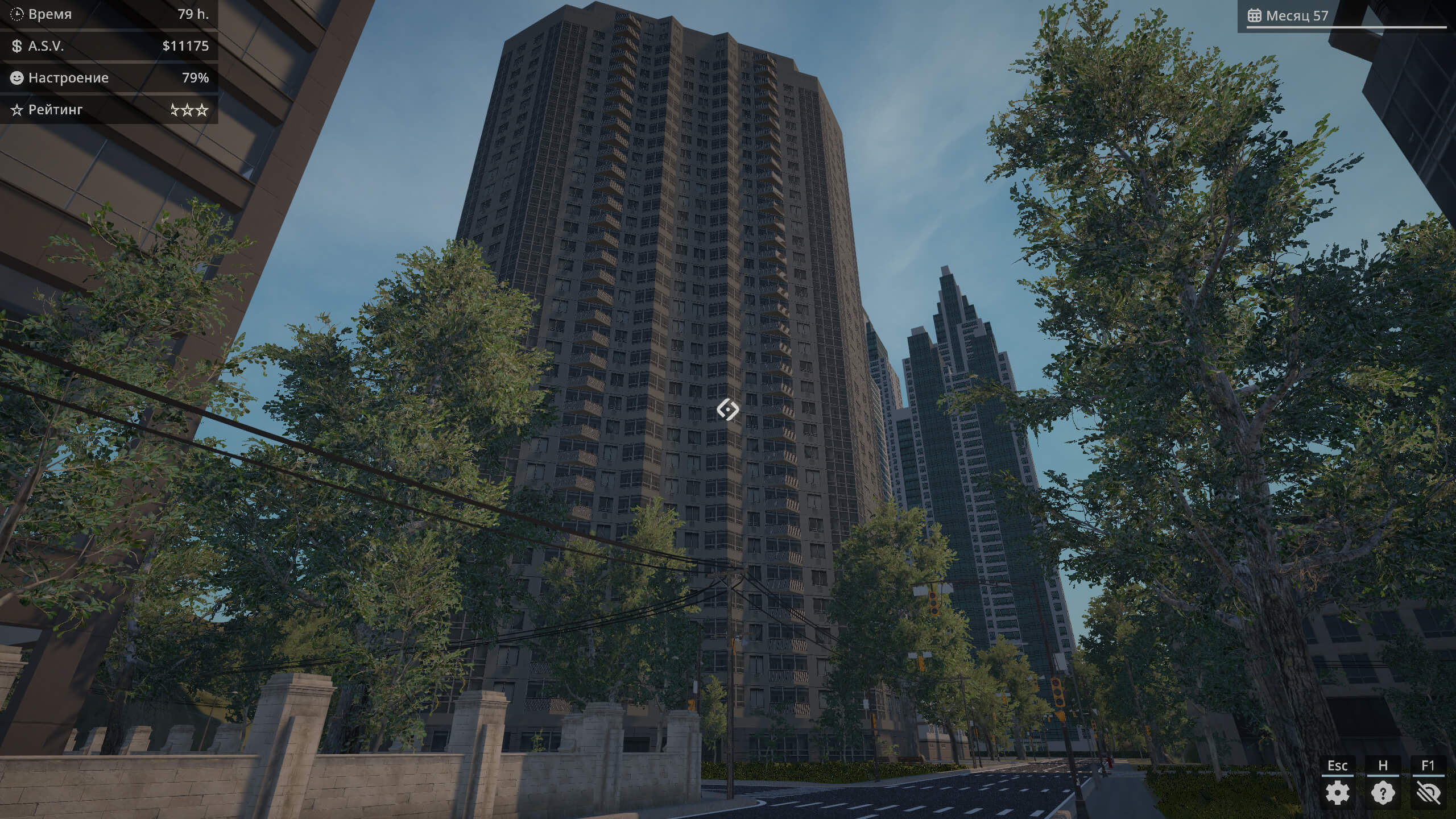Click the smiley icon next to Настроение
The width and height of the screenshot is (1456, 819).
click(16, 78)
